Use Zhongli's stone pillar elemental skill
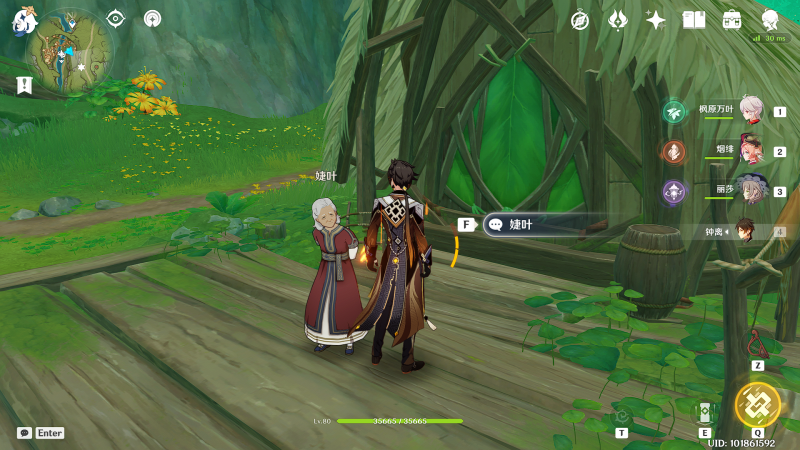Screen dimensions: 800x450 click(x=704, y=412)
